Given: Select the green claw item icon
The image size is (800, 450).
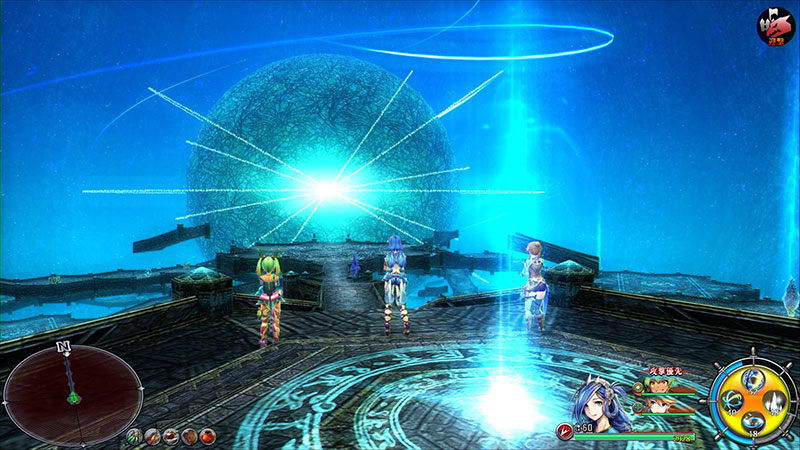Looking at the screenshot, I should (x=135, y=436).
